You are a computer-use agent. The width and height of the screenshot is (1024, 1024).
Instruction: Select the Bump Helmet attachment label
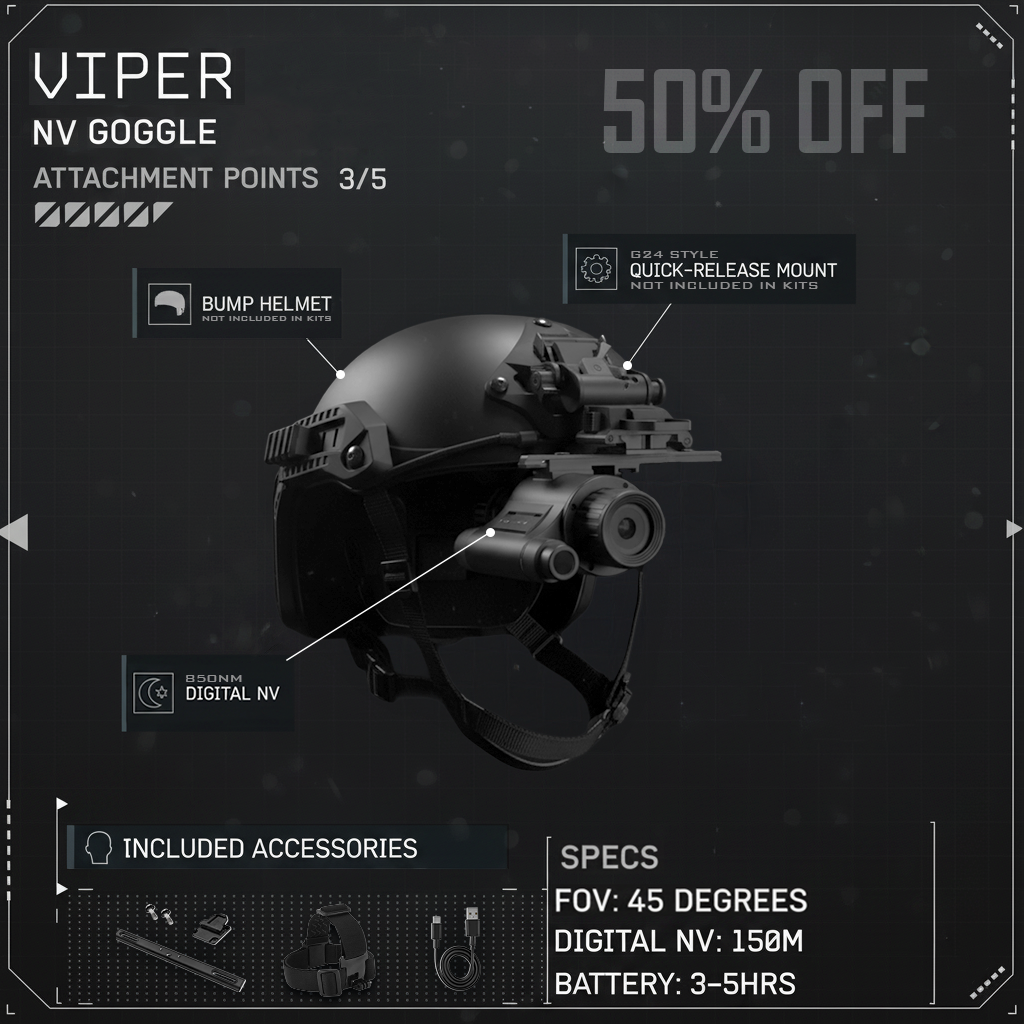238,304
